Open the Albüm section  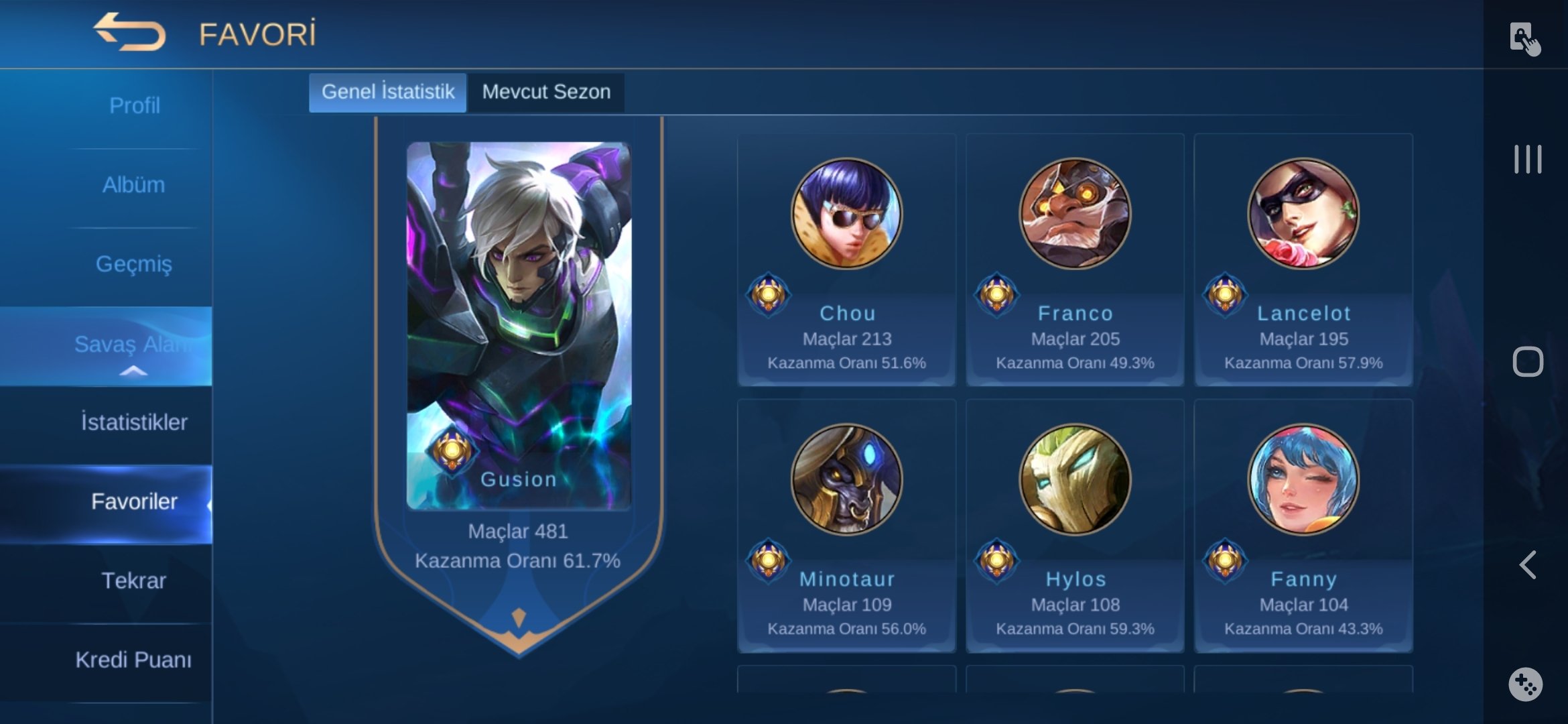tap(134, 185)
